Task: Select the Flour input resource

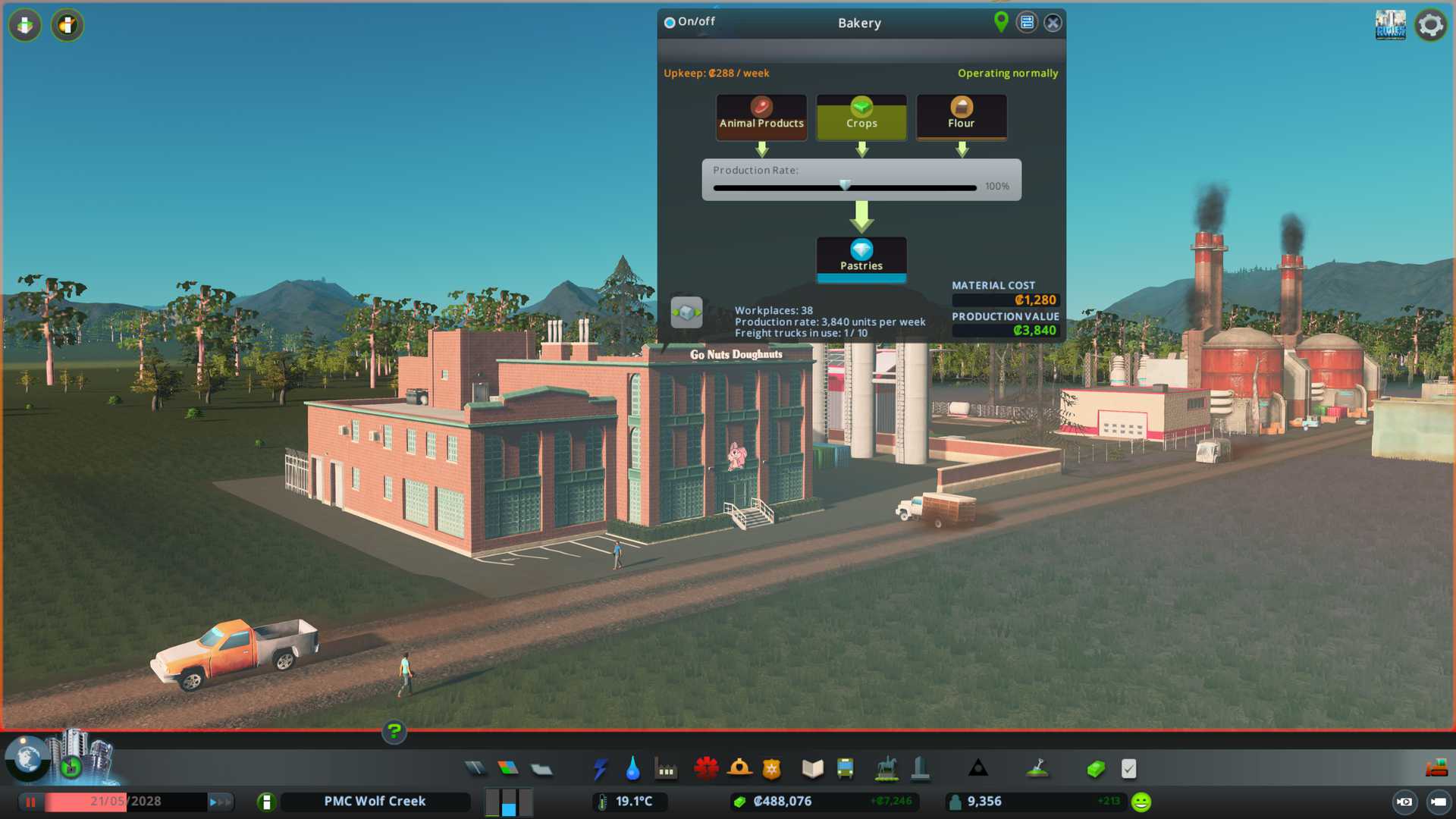Action: point(962,116)
